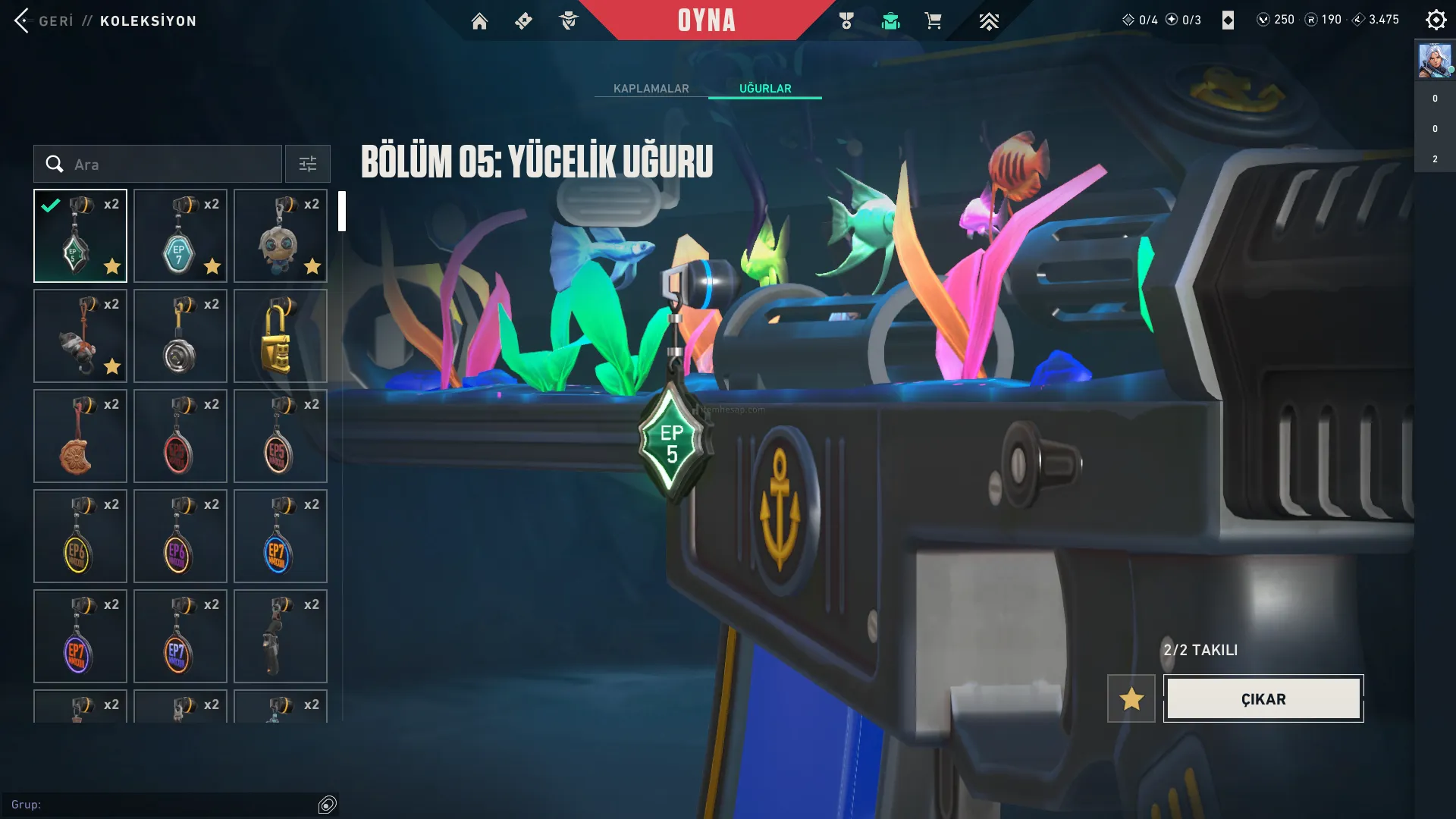Toggle the favorite star button
The image size is (1456, 819).
[x=1131, y=698]
